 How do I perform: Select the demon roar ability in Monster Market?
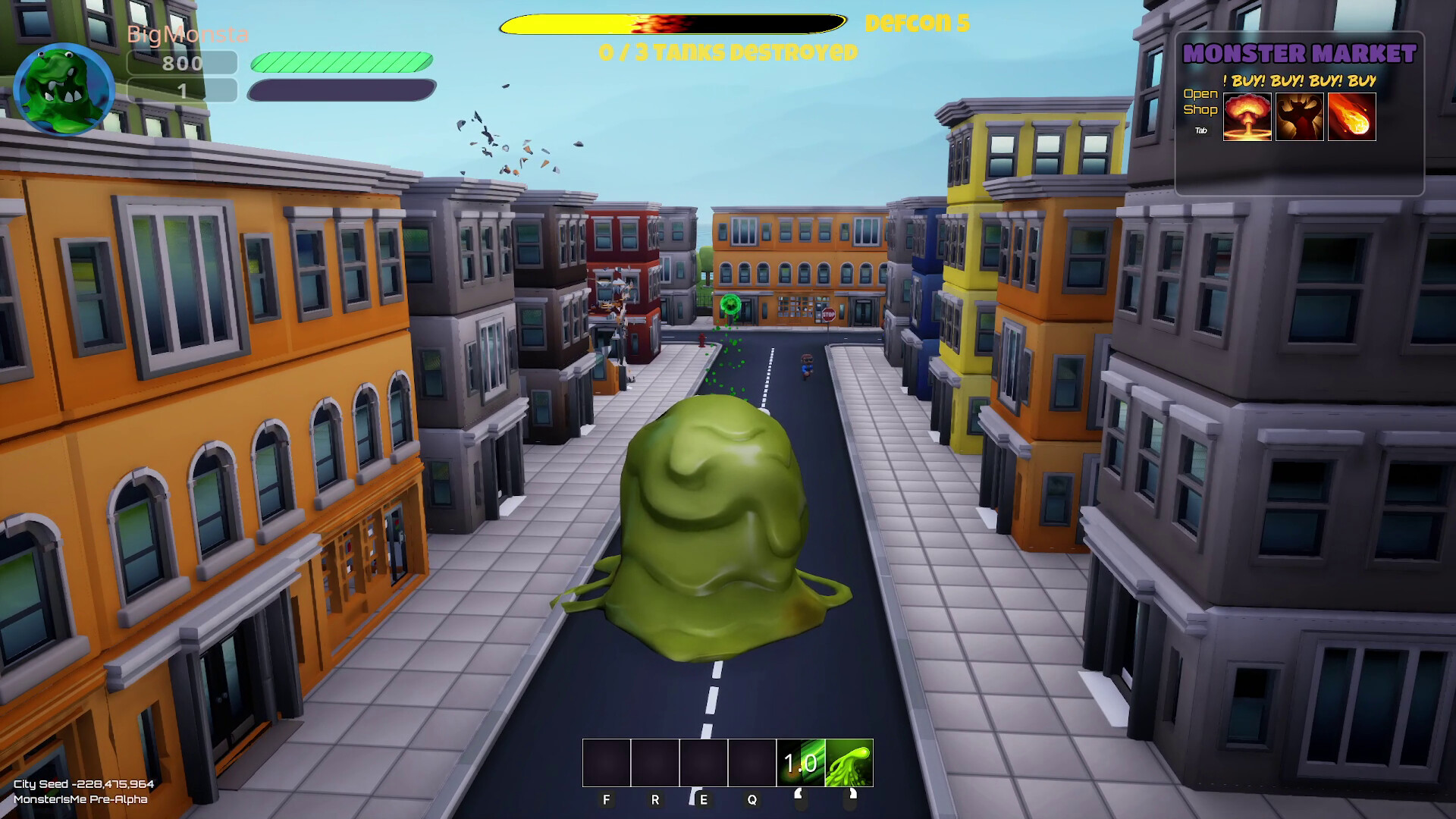pyautogui.click(x=1300, y=116)
